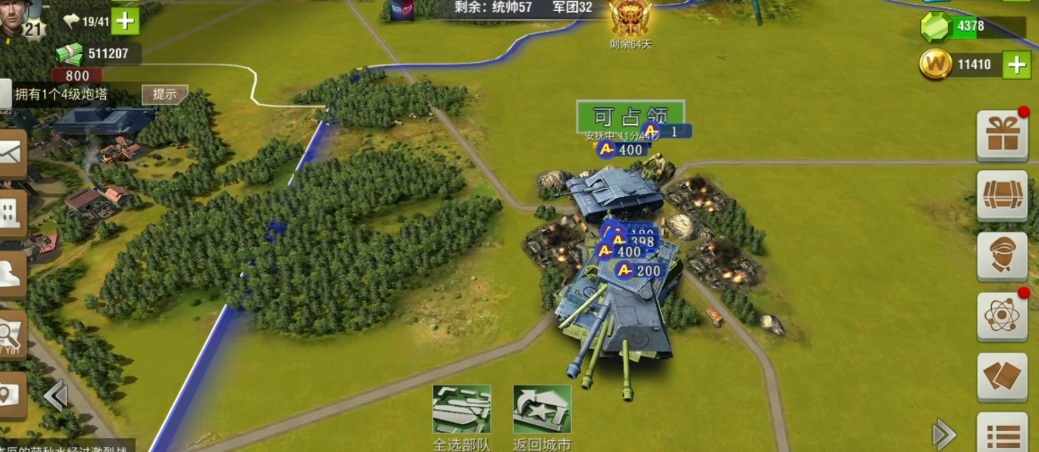Open the list menu icon
Viewport: 1039px width, 452px height.
(1001, 433)
